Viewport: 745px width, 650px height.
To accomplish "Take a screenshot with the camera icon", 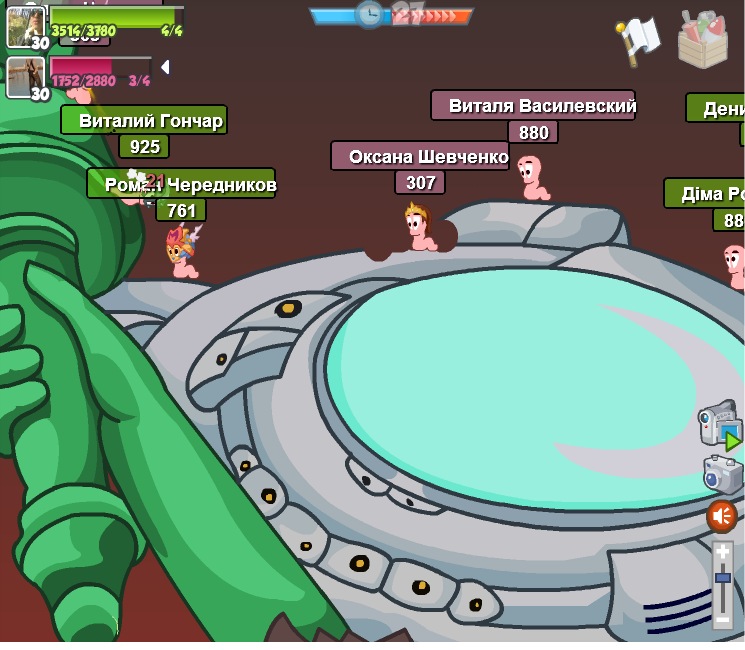I will click(722, 475).
